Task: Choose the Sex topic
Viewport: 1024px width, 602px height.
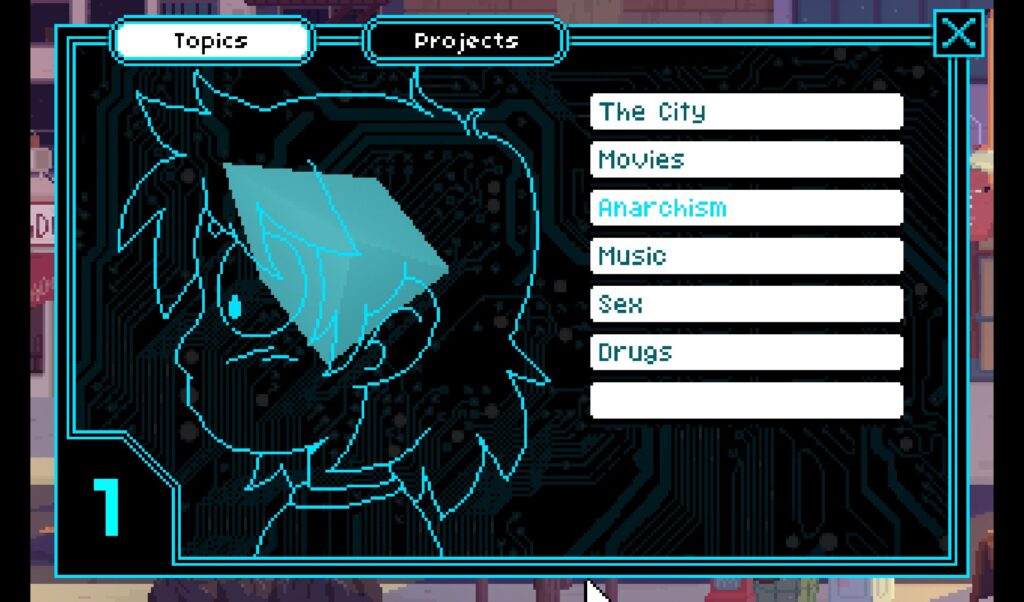Action: pos(746,304)
